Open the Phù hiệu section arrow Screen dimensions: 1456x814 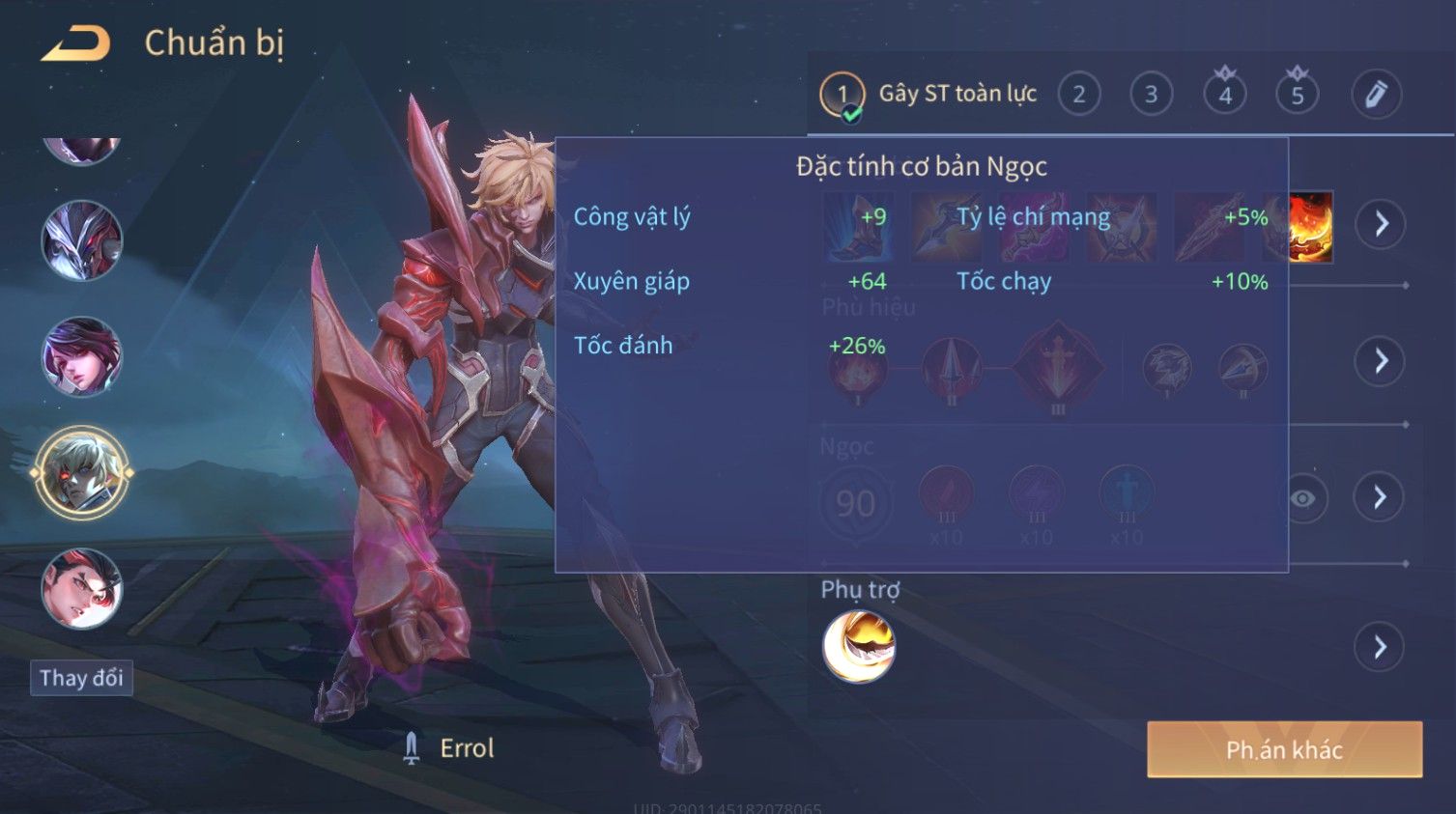click(1381, 361)
